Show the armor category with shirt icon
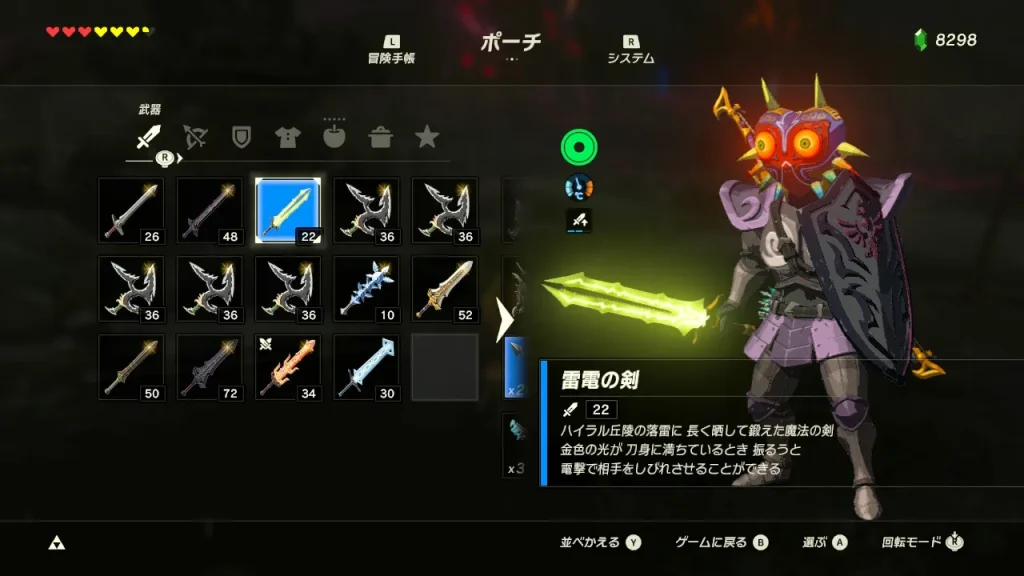The width and height of the screenshot is (1024, 576). [x=288, y=137]
